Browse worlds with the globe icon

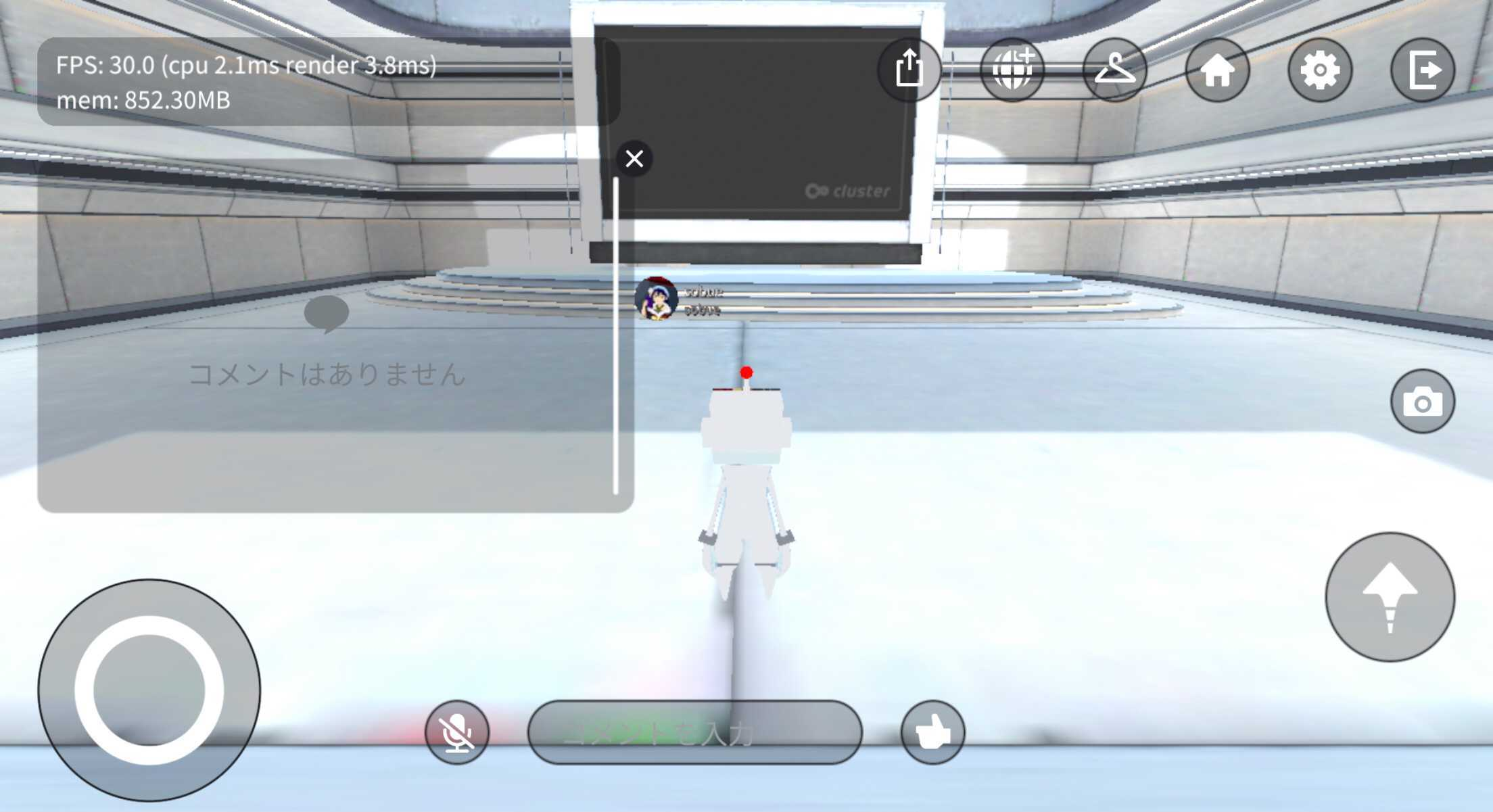[1012, 70]
